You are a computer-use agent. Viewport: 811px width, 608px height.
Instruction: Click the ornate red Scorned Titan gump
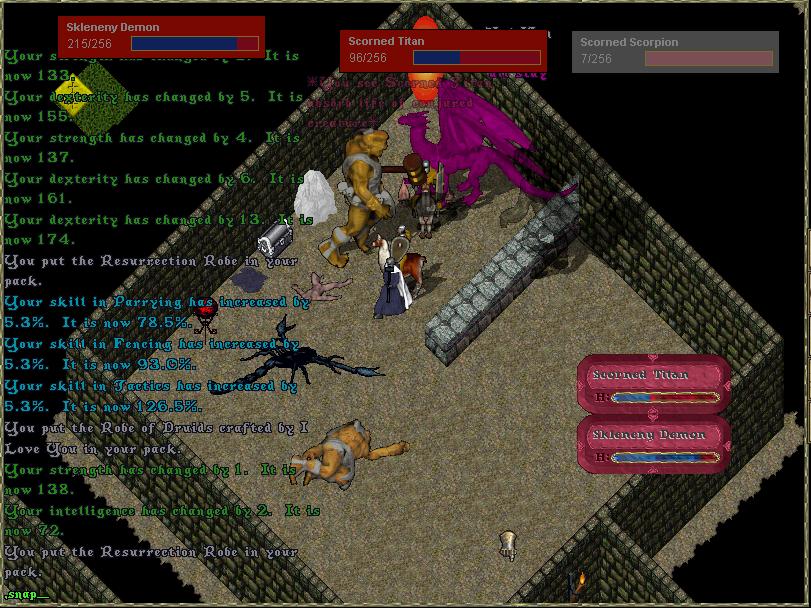(655, 384)
